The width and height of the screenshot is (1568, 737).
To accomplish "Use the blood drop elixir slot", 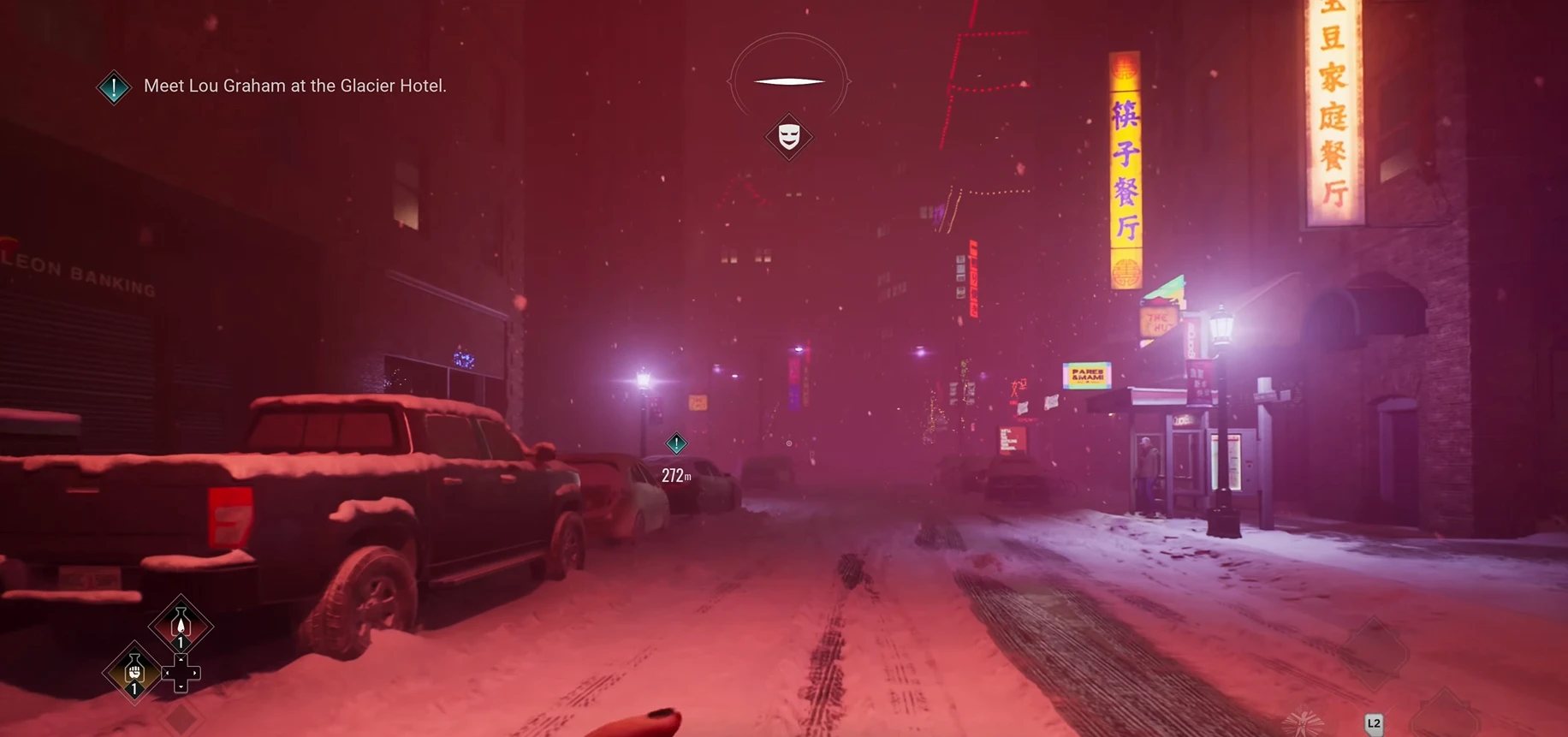I will pos(181,626).
